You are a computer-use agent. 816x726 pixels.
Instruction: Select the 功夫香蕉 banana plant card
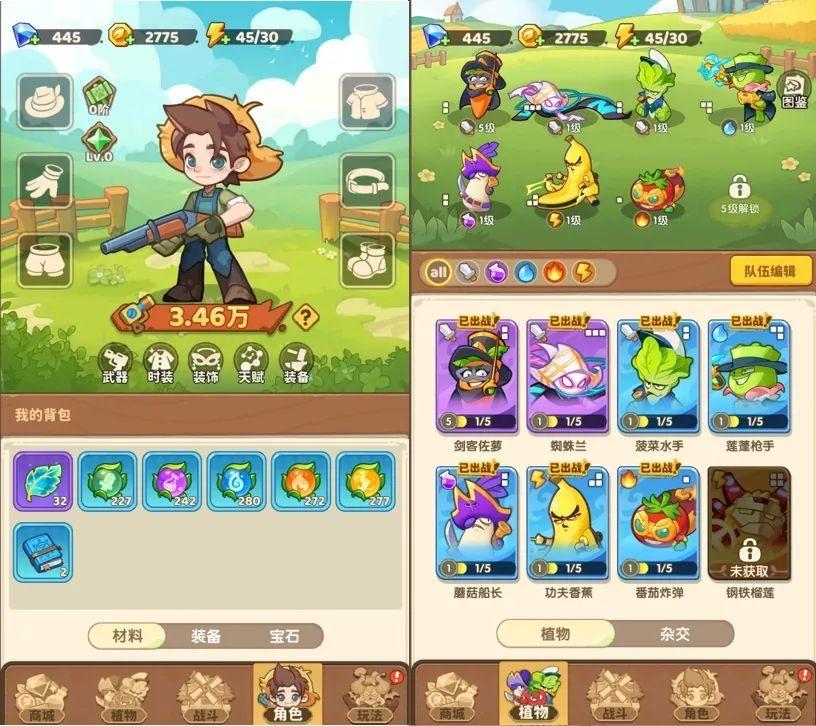[567, 525]
